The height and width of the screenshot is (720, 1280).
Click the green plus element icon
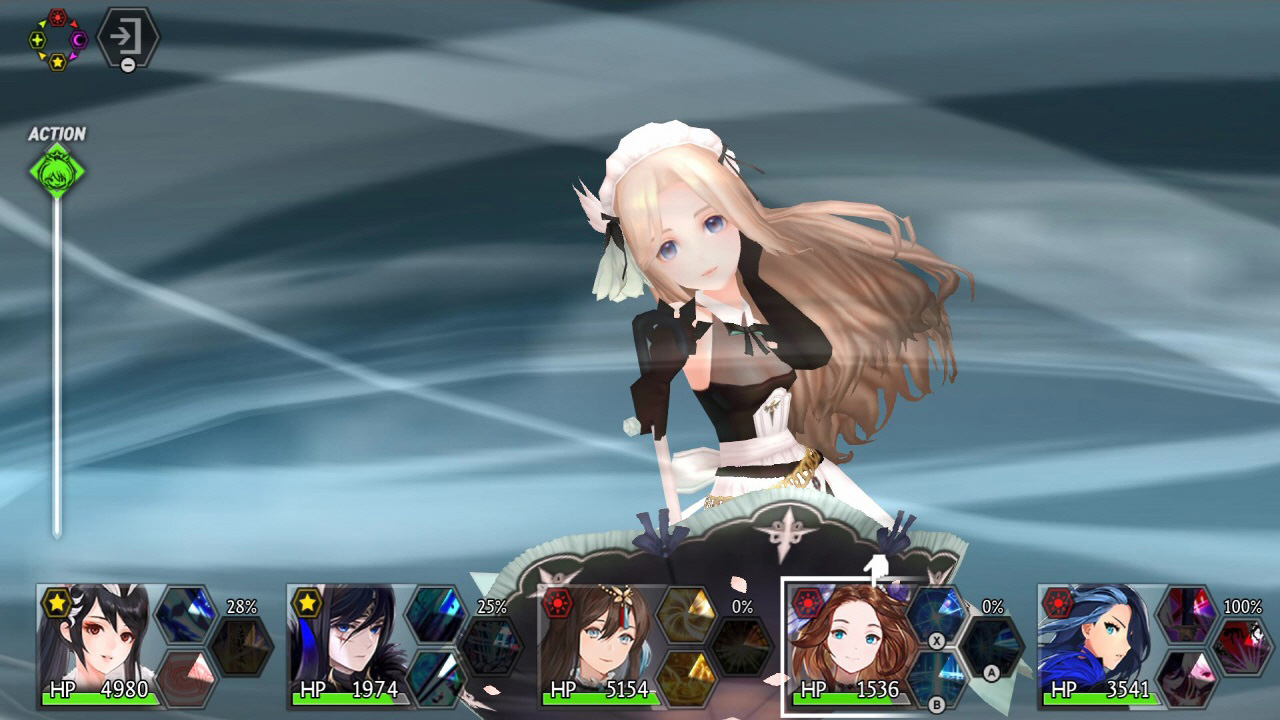tap(37, 40)
